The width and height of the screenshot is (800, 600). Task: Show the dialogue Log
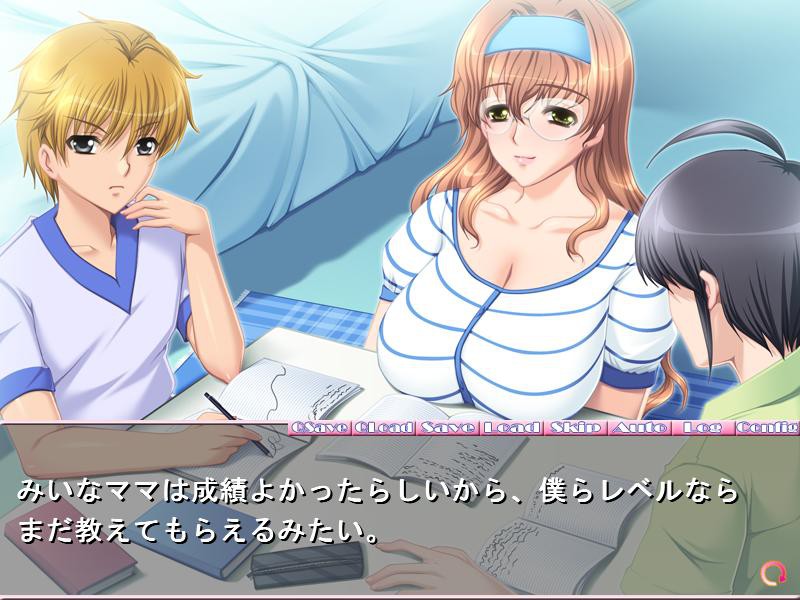point(702,428)
